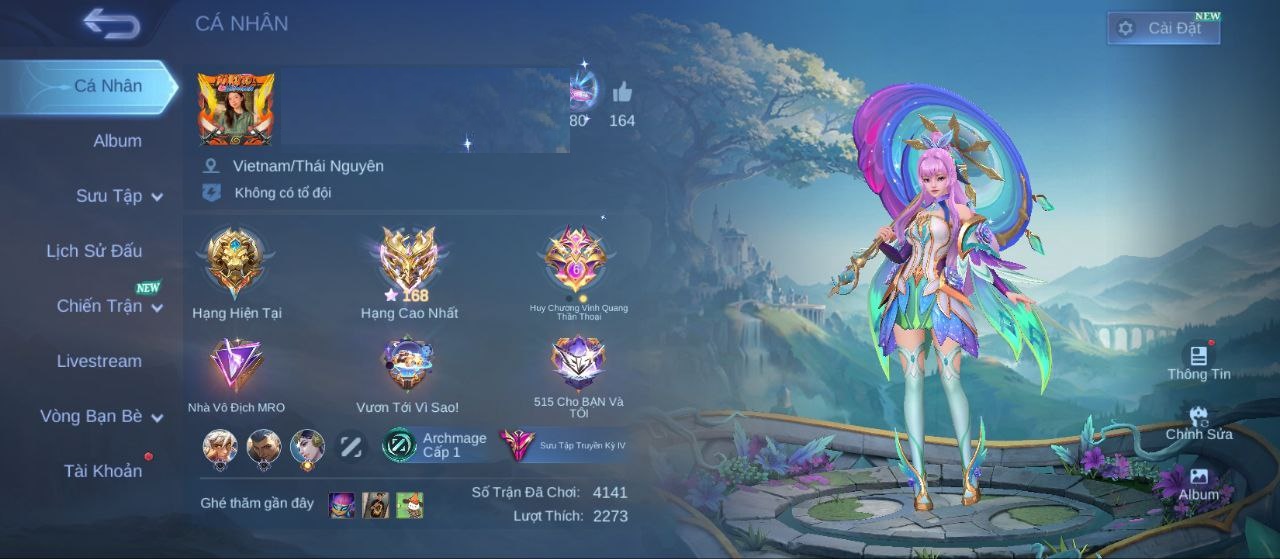
Task: Go back with the return arrow
Action: 112,23
